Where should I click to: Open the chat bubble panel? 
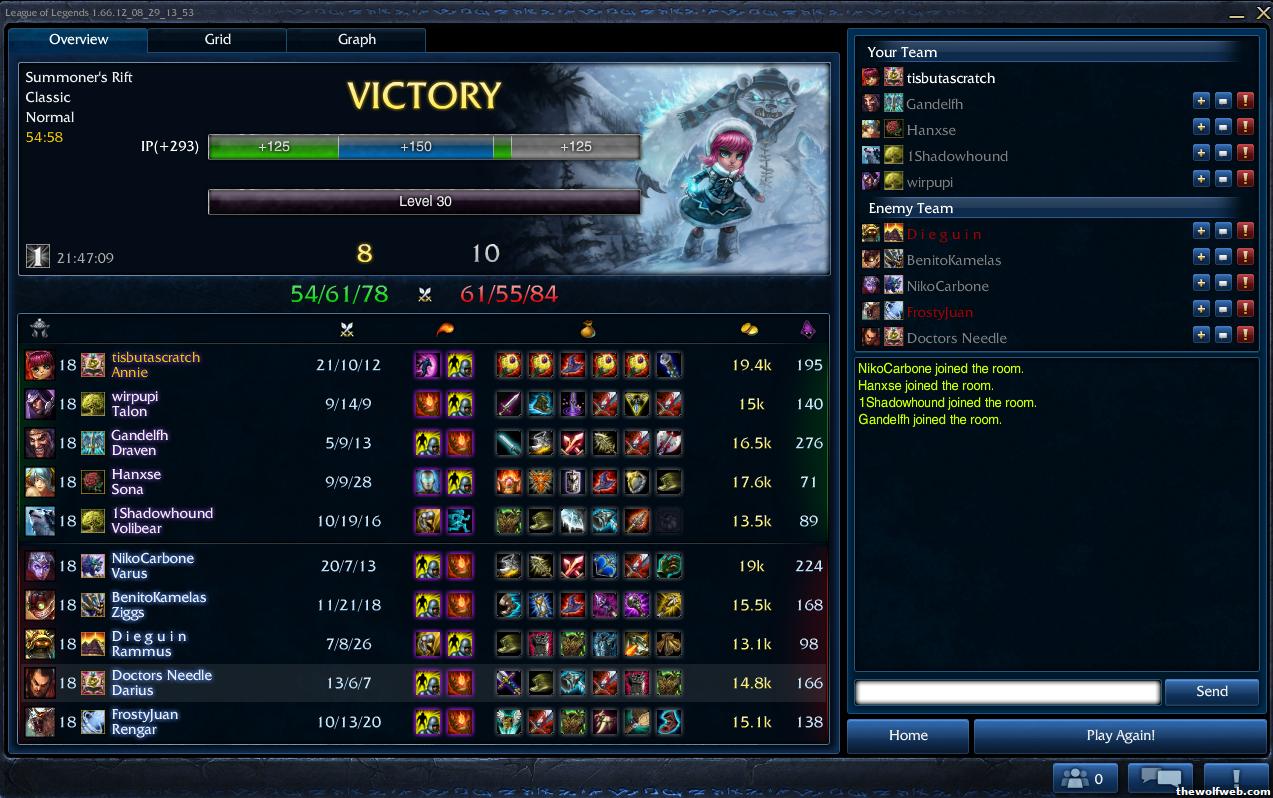pos(1160,778)
